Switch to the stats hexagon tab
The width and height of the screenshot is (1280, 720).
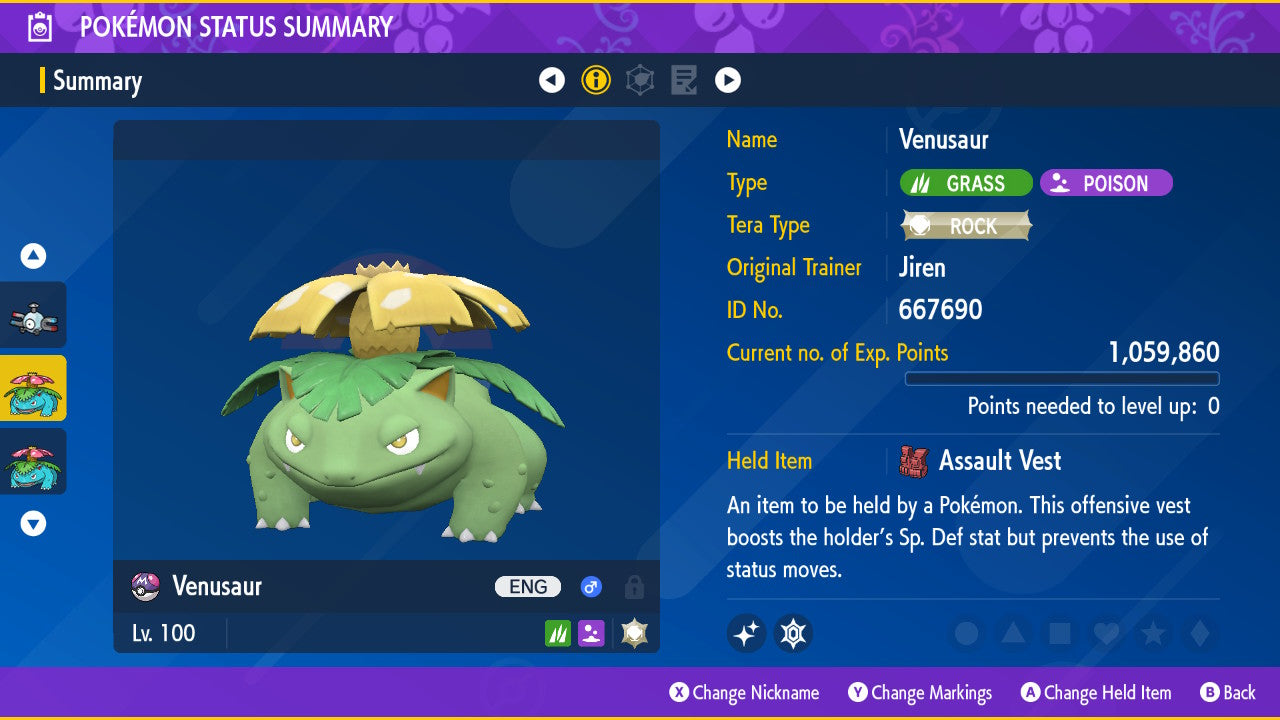[x=640, y=80]
